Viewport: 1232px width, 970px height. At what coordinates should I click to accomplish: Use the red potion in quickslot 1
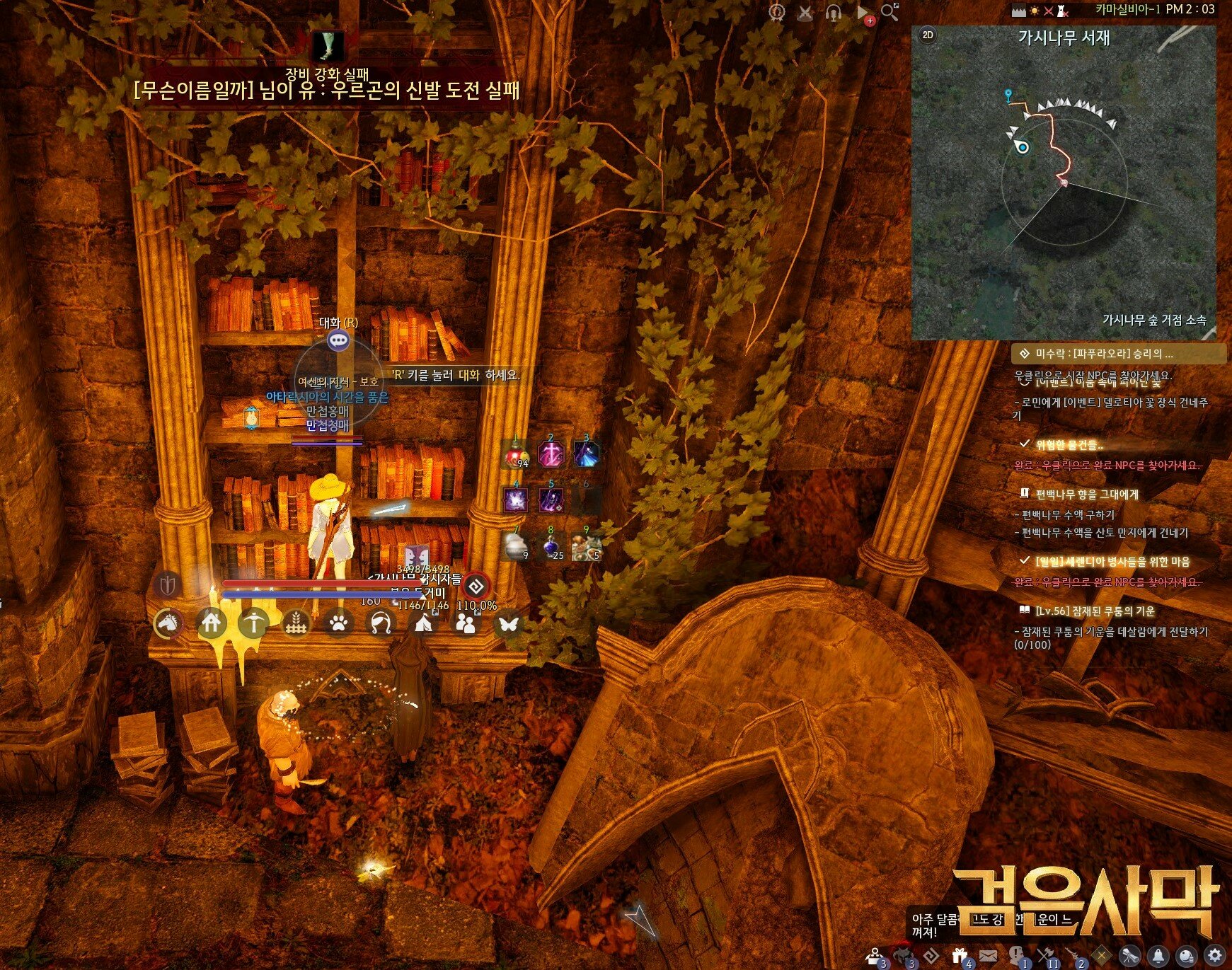click(517, 454)
